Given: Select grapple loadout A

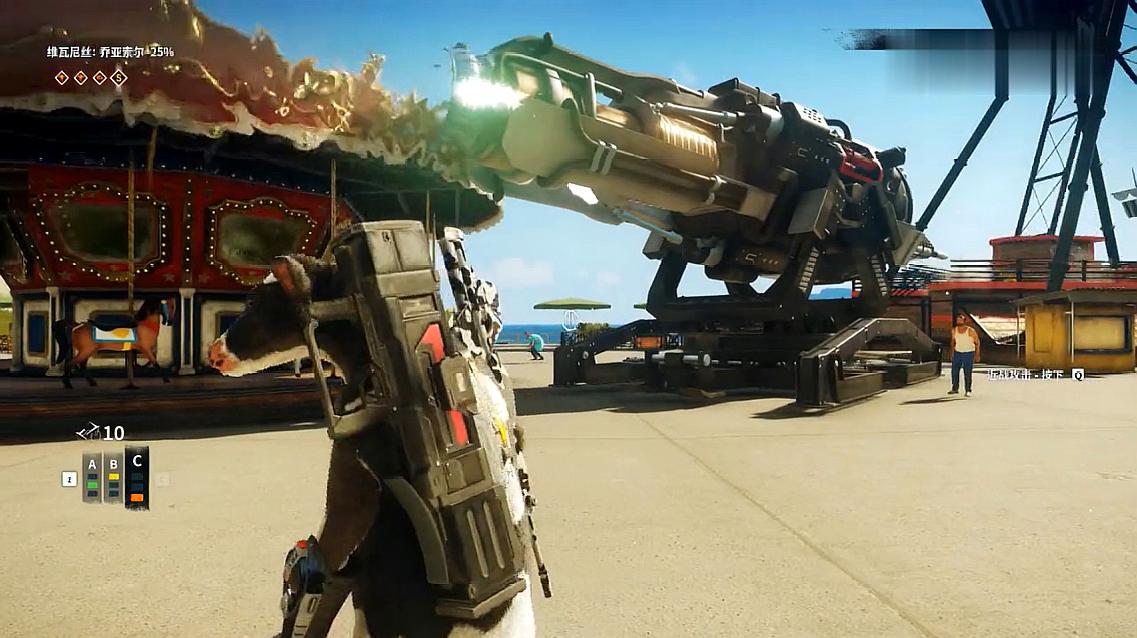Looking at the screenshot, I should coord(92,476).
